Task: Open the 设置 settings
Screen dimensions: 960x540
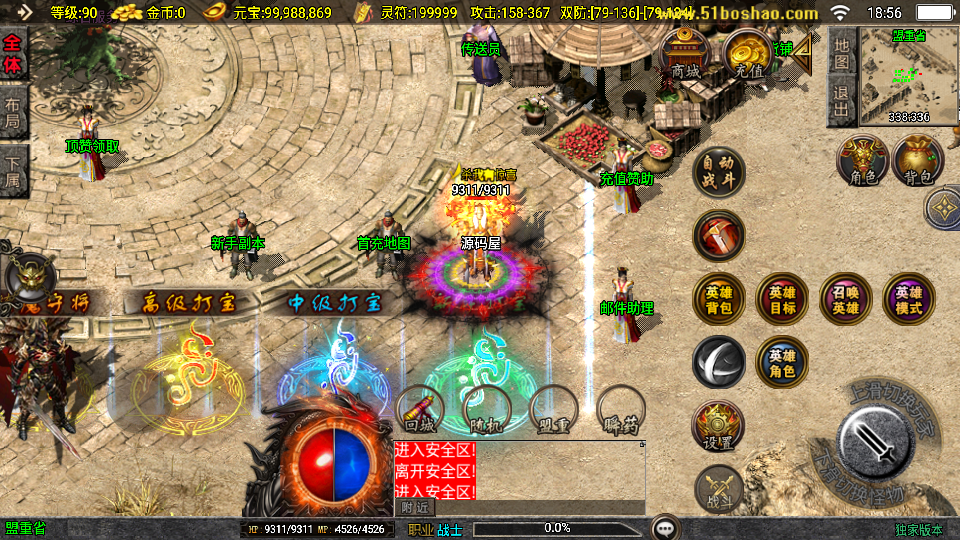Action: coord(718,426)
